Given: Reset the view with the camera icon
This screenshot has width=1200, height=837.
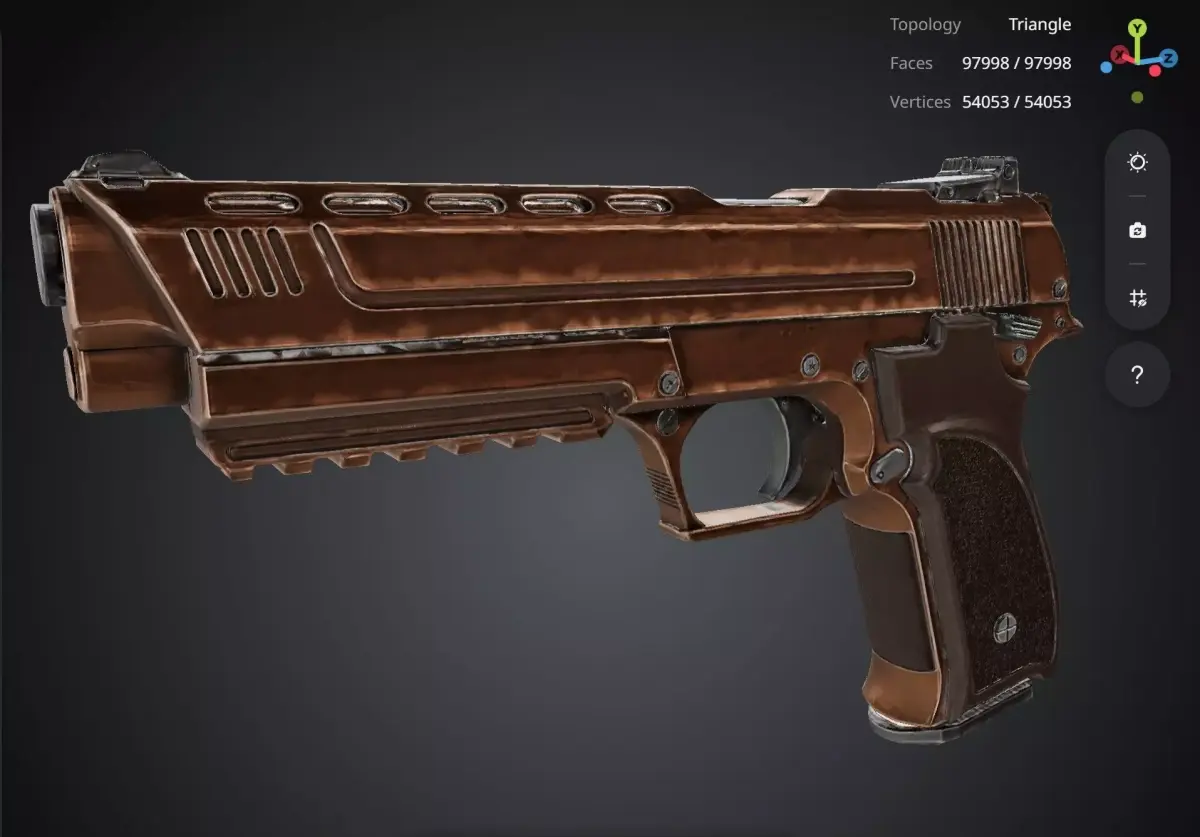Looking at the screenshot, I should click(1137, 231).
